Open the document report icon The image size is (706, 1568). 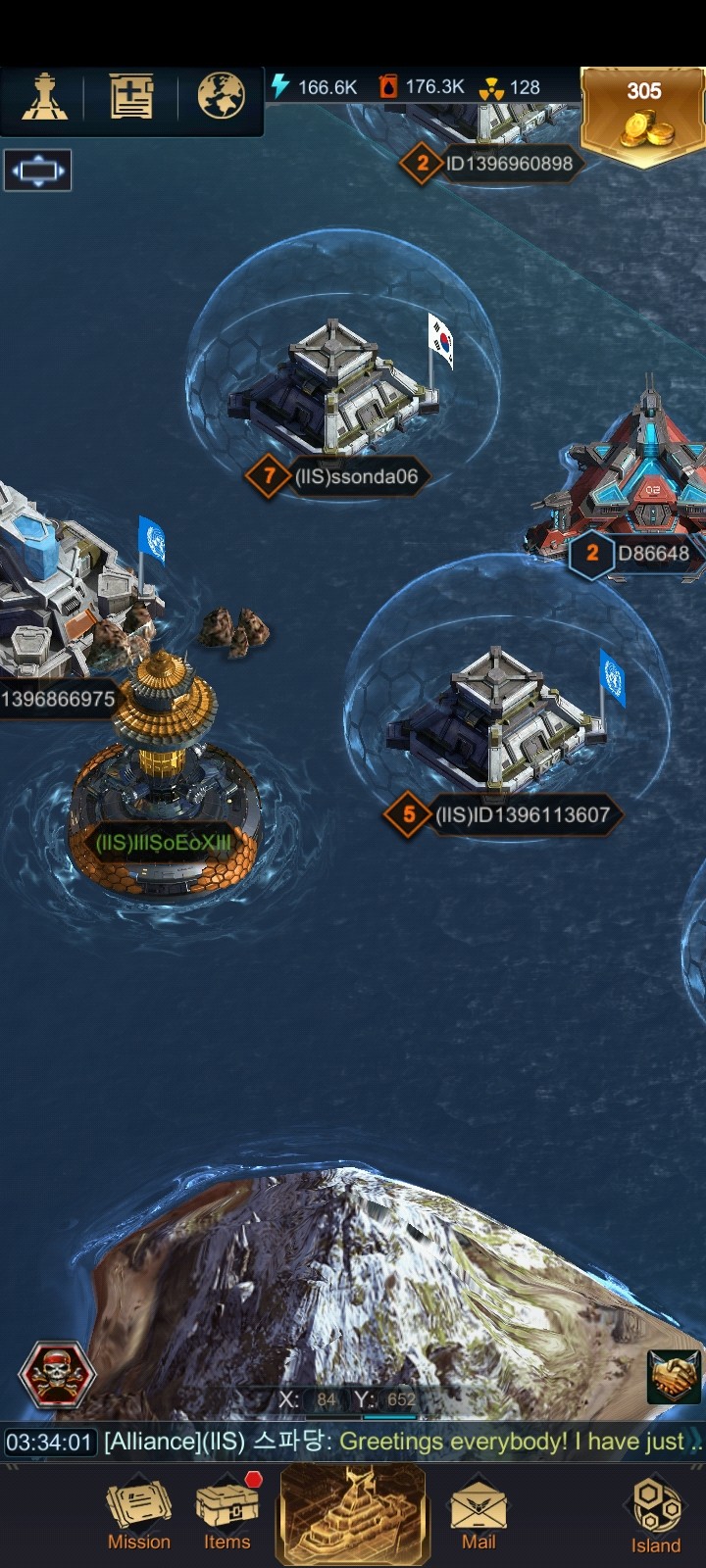tap(131, 97)
